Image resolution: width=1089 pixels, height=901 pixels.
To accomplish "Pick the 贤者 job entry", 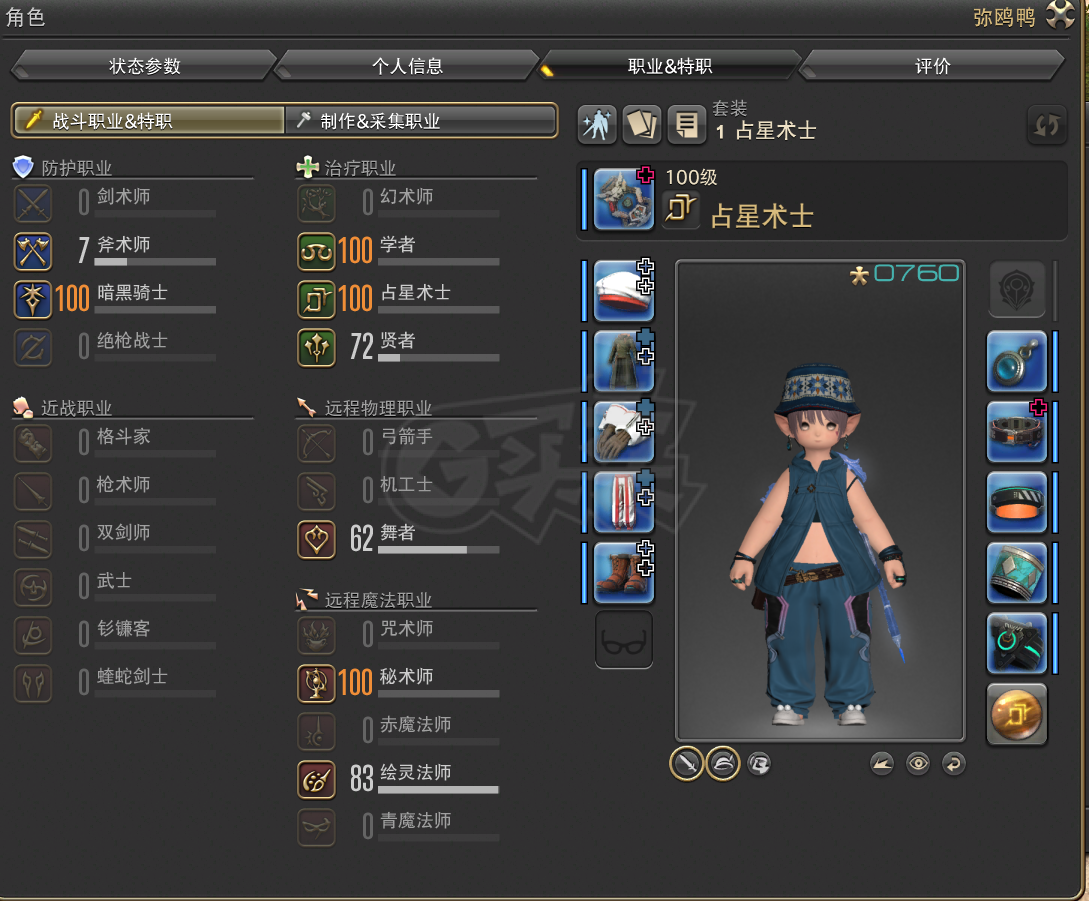I will click(397, 342).
